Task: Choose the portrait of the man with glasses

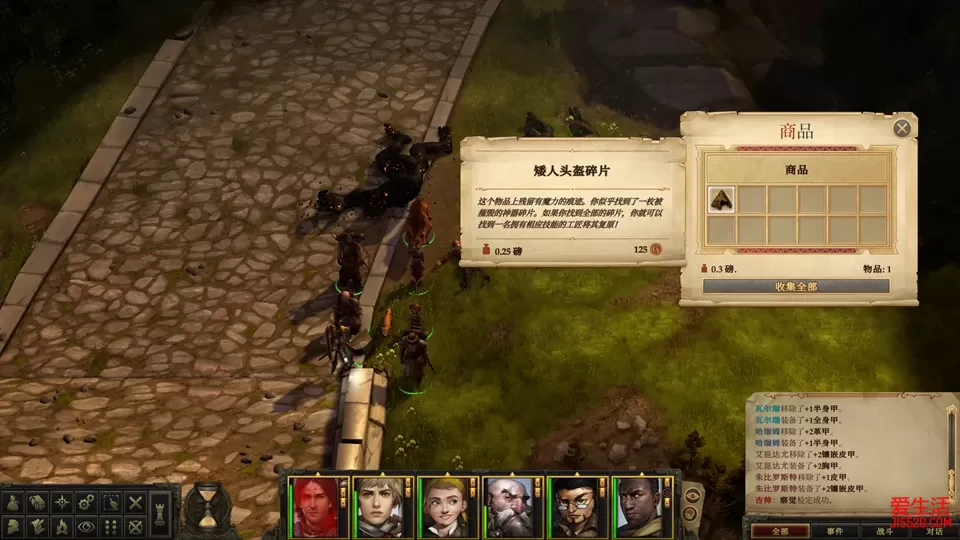Action: pyautogui.click(x=575, y=506)
